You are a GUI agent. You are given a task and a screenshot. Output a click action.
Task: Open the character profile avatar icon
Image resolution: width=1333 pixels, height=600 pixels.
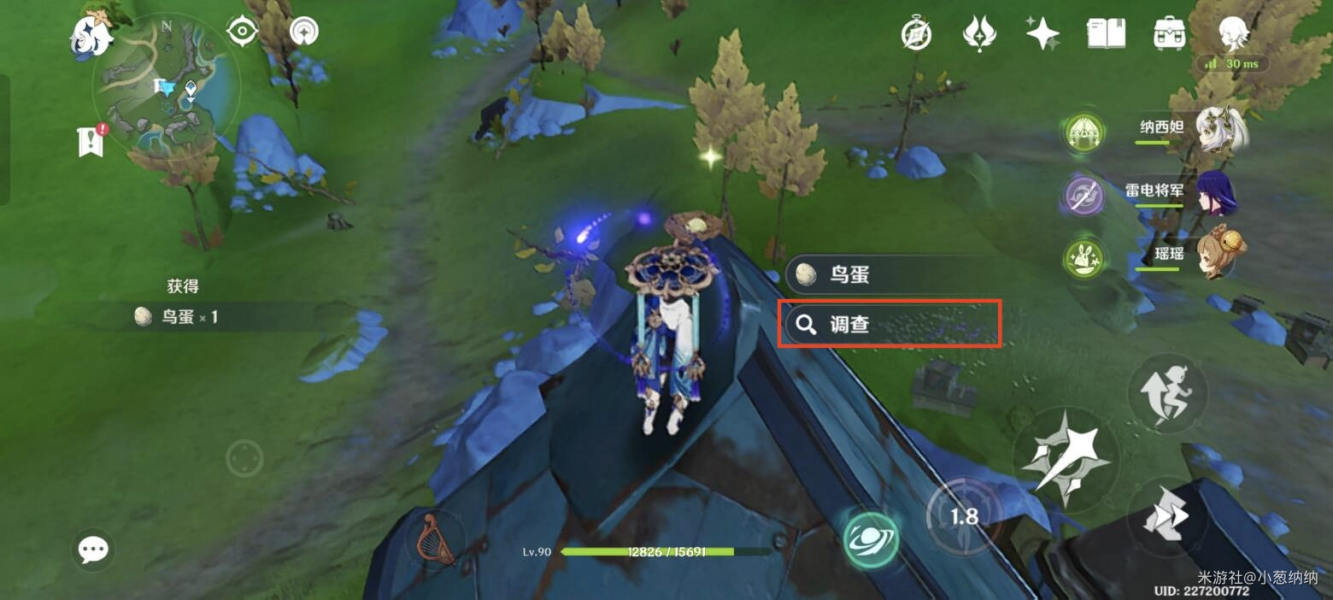point(1232,34)
